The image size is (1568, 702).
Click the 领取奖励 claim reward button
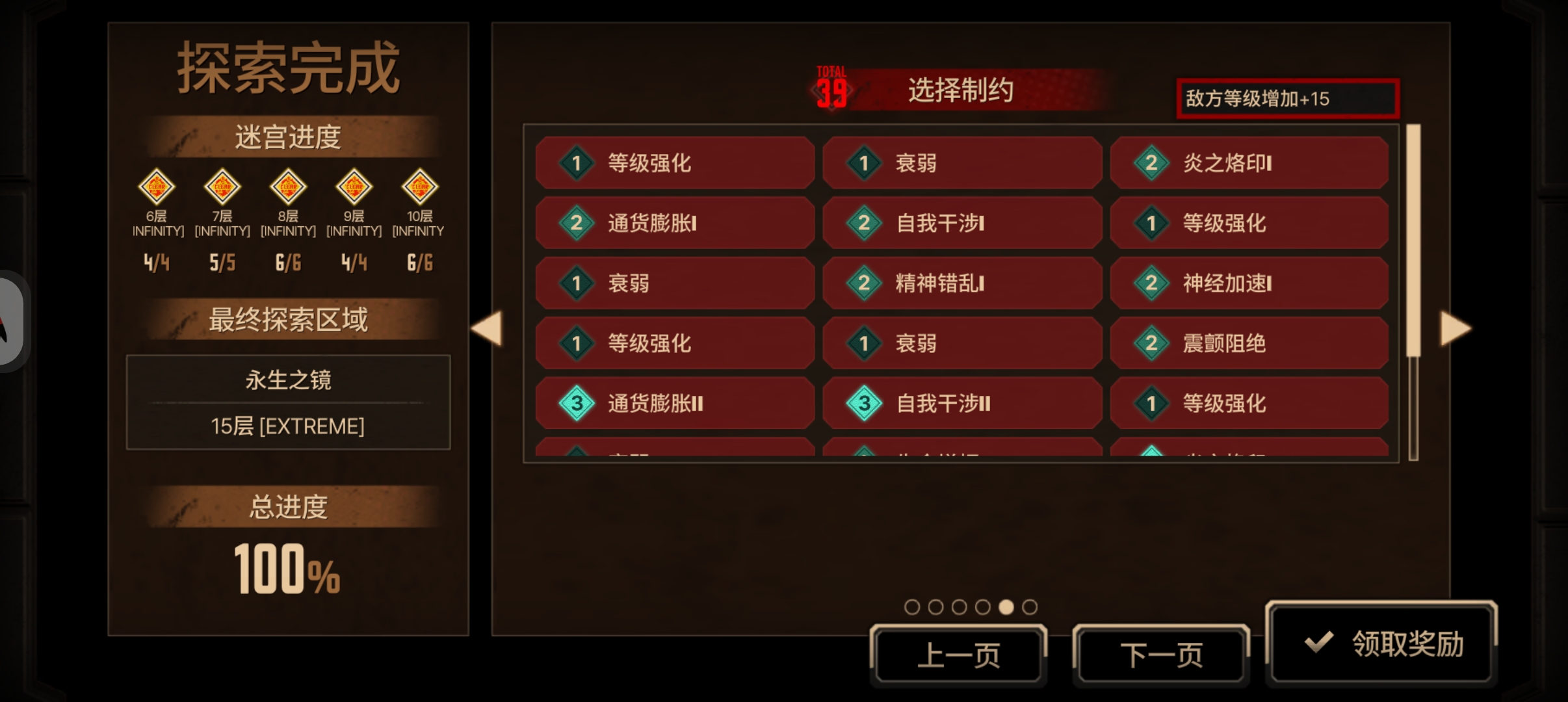tap(1382, 642)
